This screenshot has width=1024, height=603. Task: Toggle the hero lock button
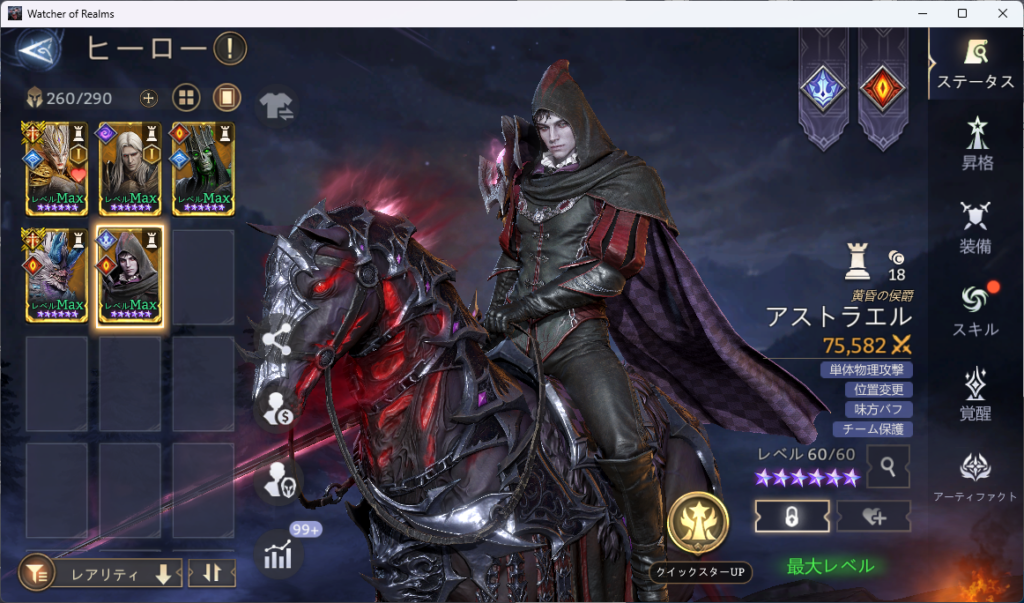point(791,516)
